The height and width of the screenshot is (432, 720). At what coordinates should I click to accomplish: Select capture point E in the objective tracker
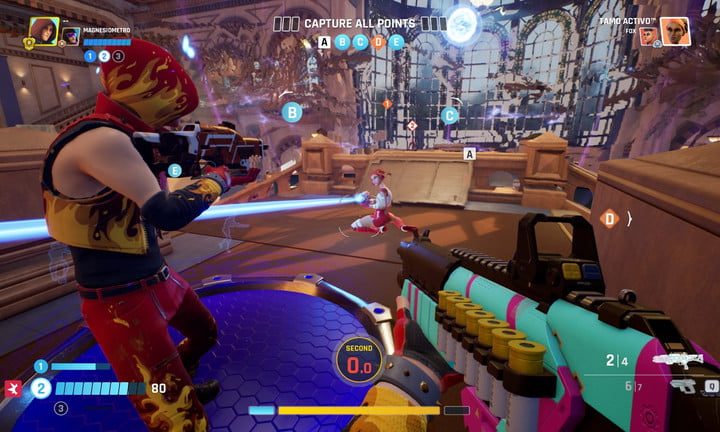(396, 42)
